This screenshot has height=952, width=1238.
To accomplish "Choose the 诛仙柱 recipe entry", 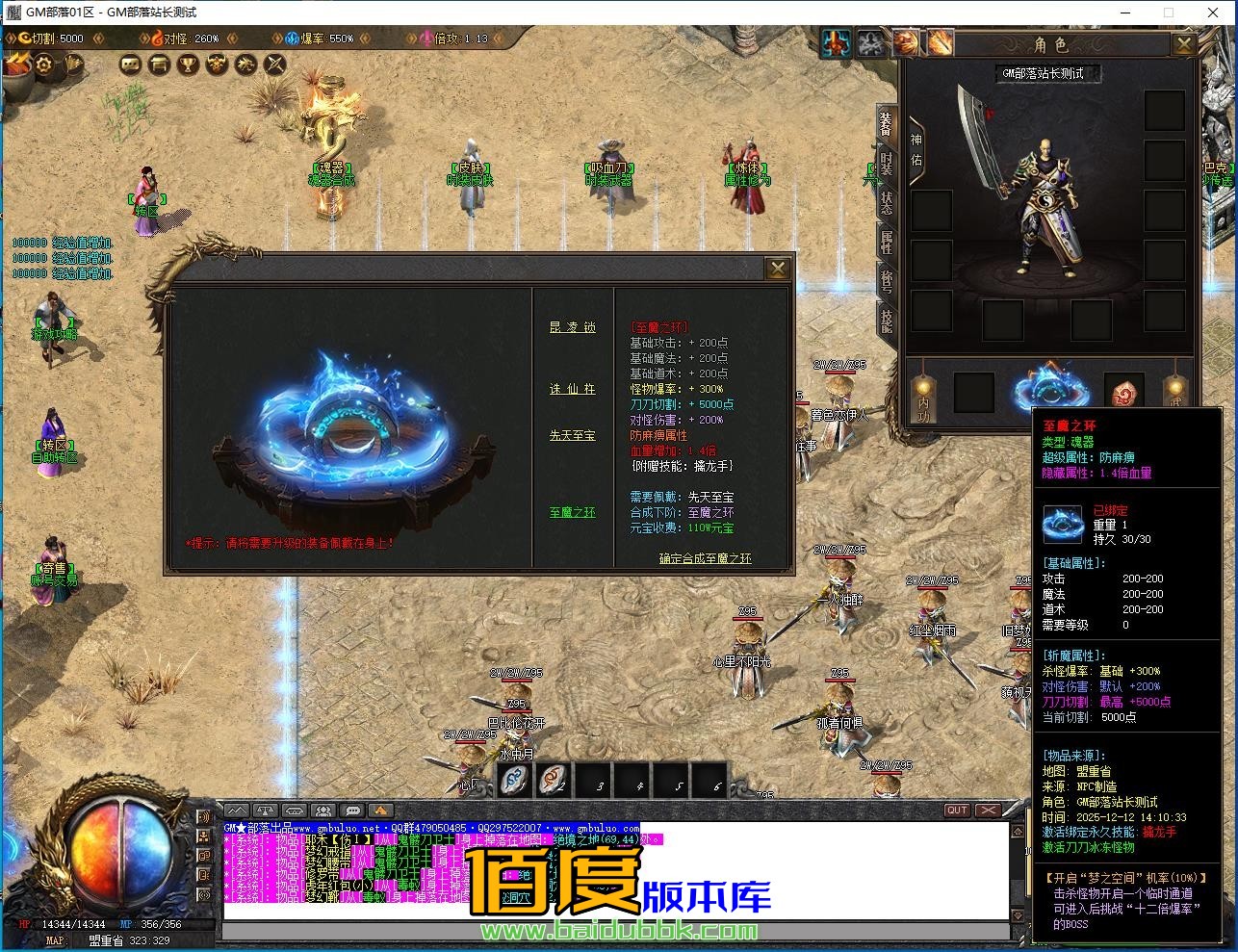I will point(573,389).
